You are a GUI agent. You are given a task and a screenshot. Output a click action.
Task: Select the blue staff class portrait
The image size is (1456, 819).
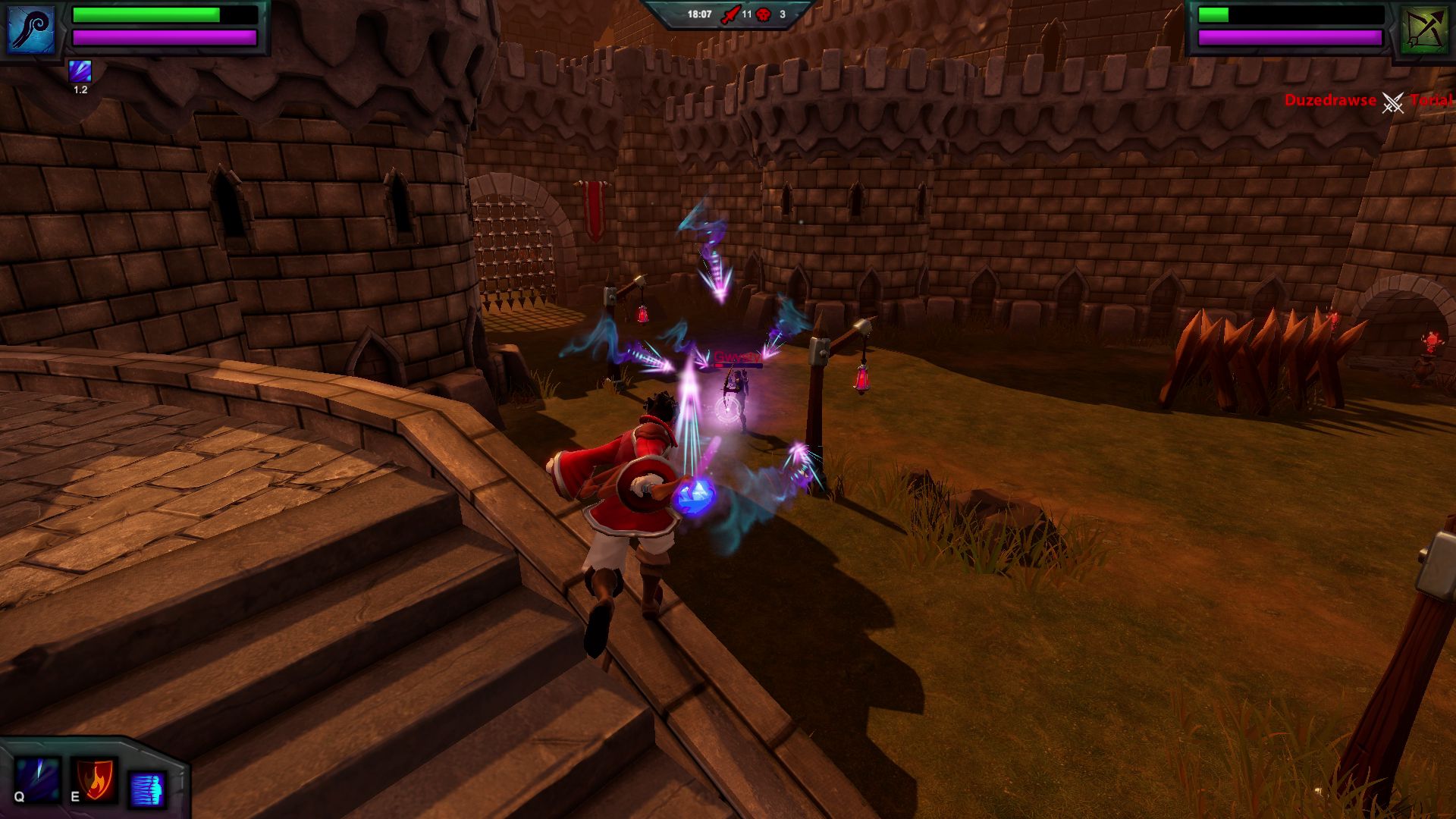[31, 29]
